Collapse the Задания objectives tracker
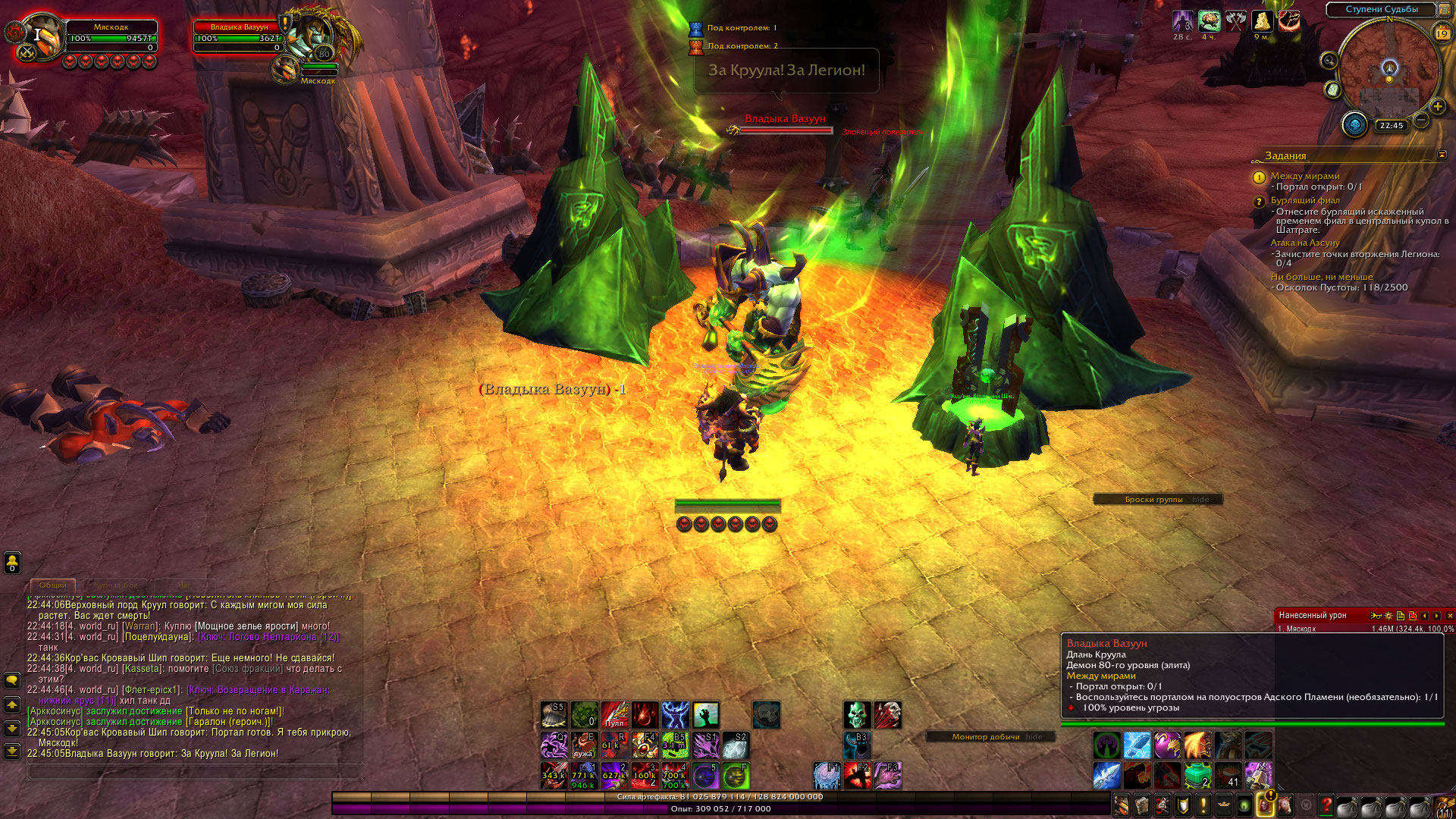 pos(1442,155)
